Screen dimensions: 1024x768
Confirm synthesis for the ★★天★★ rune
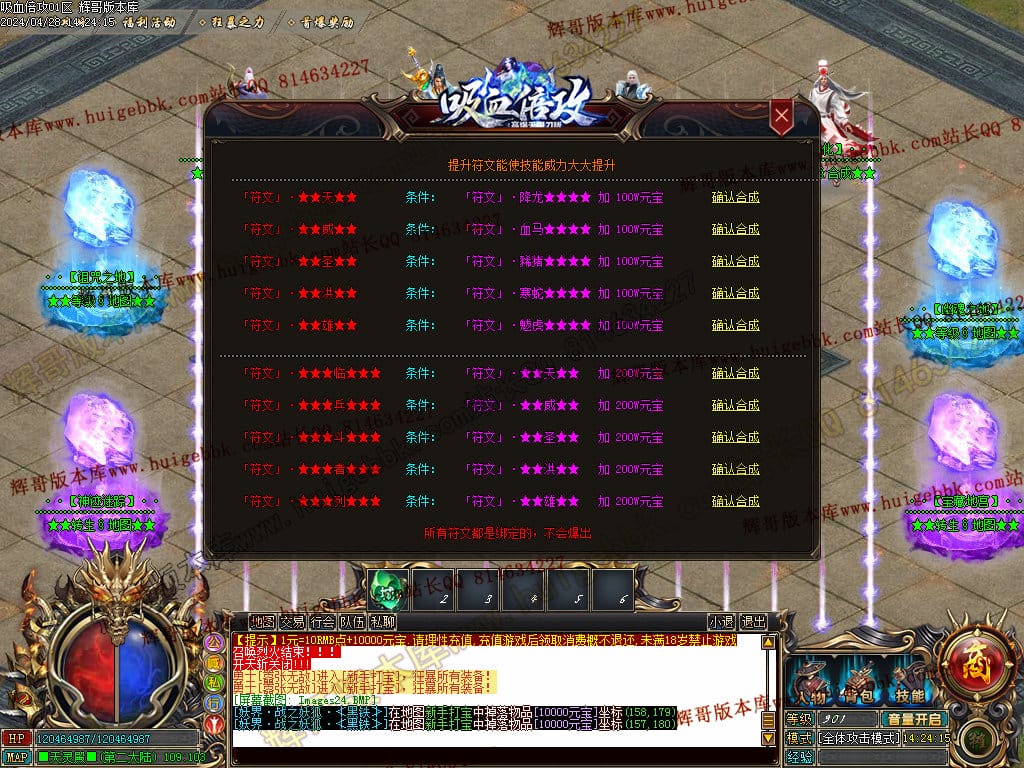pyautogui.click(x=735, y=197)
